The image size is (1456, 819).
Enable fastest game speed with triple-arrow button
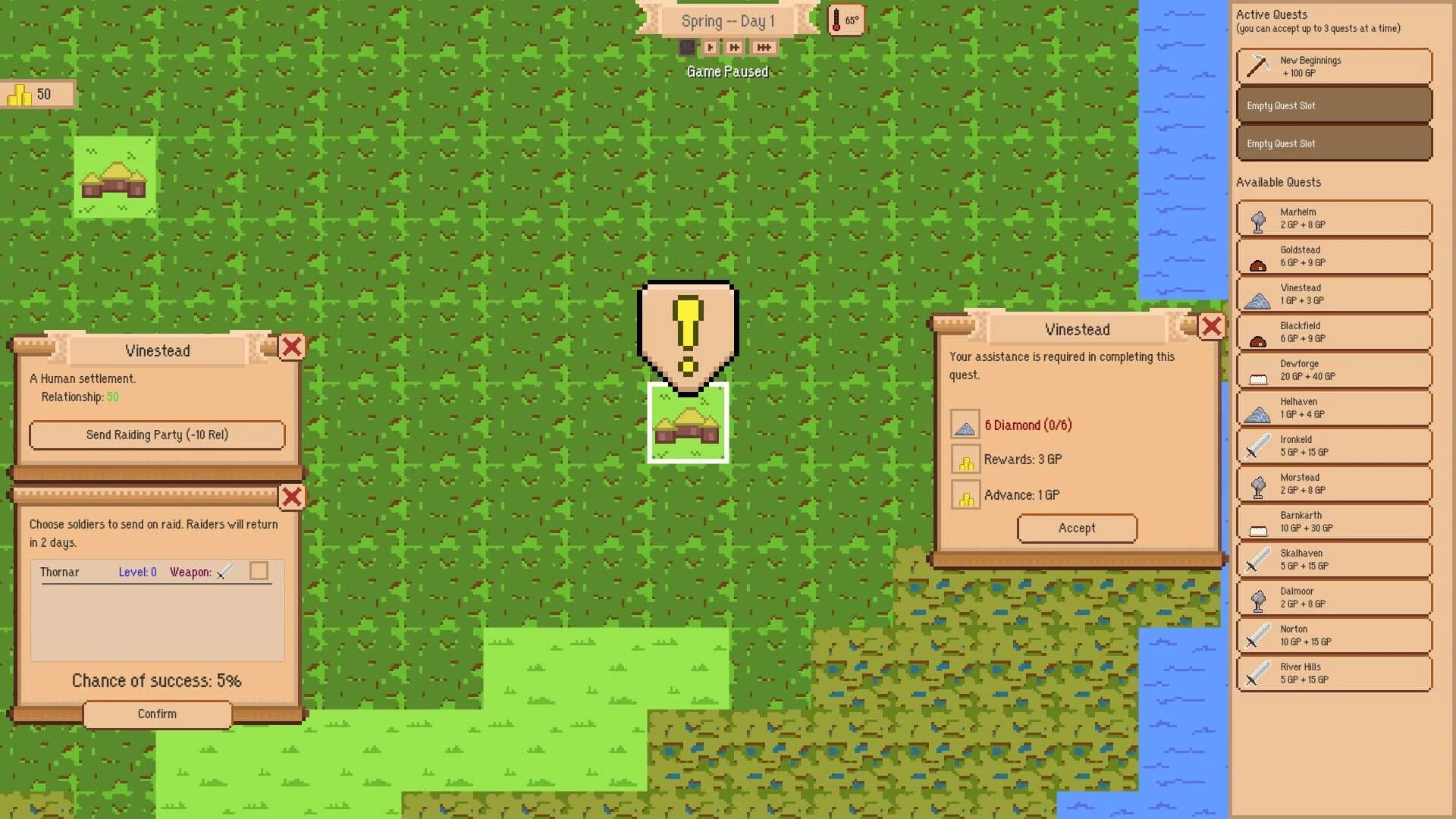763,47
